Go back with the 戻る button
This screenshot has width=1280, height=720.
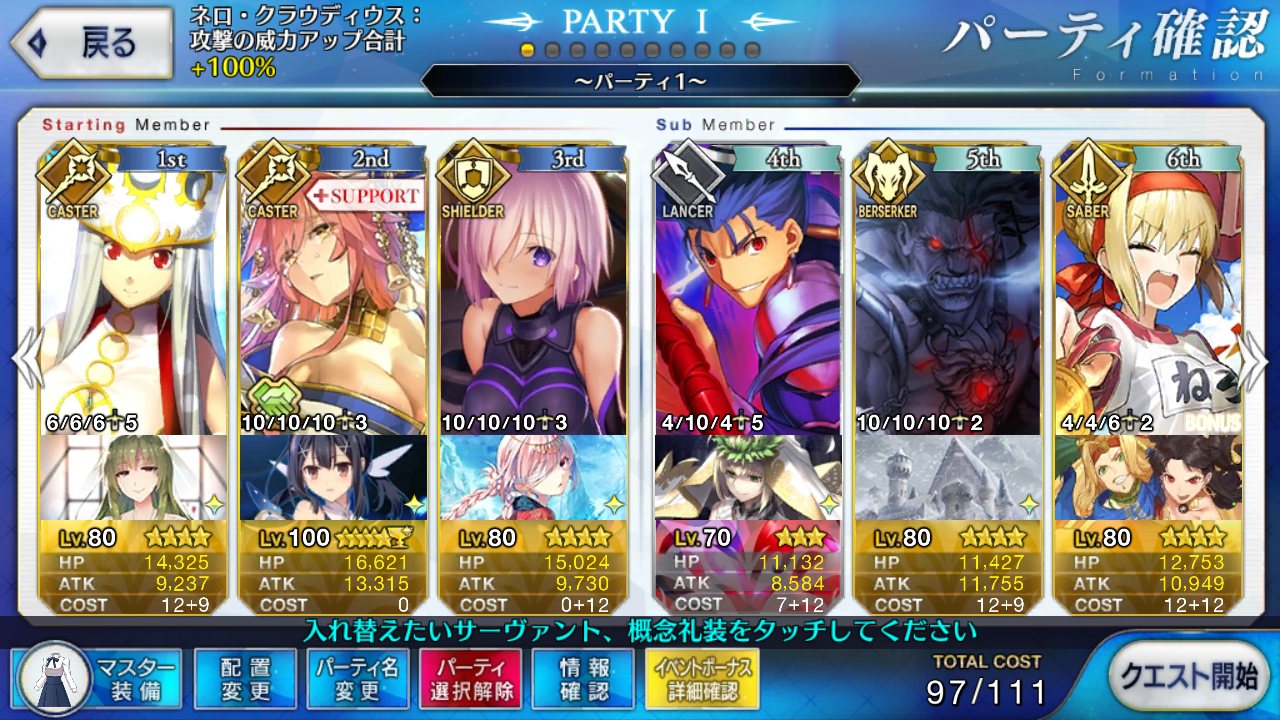point(92,43)
